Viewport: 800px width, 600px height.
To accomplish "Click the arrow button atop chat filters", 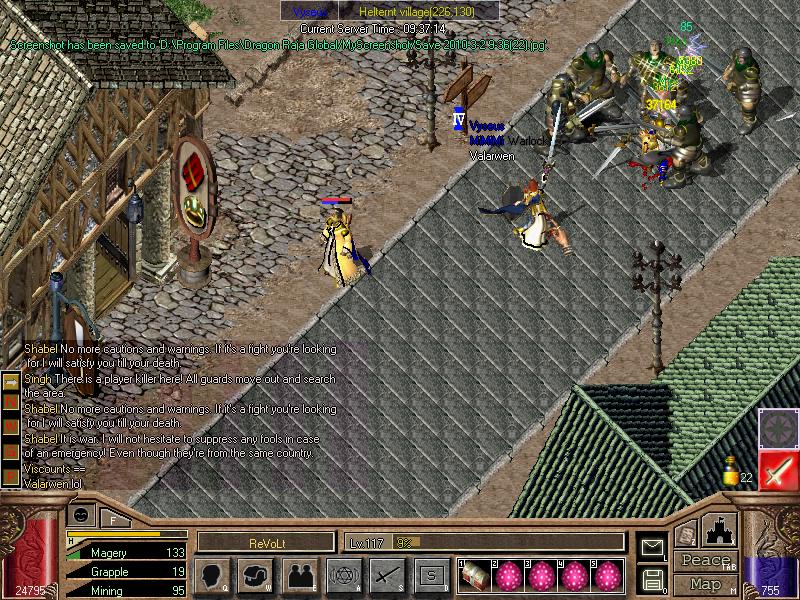I will pyautogui.click(x=11, y=381).
